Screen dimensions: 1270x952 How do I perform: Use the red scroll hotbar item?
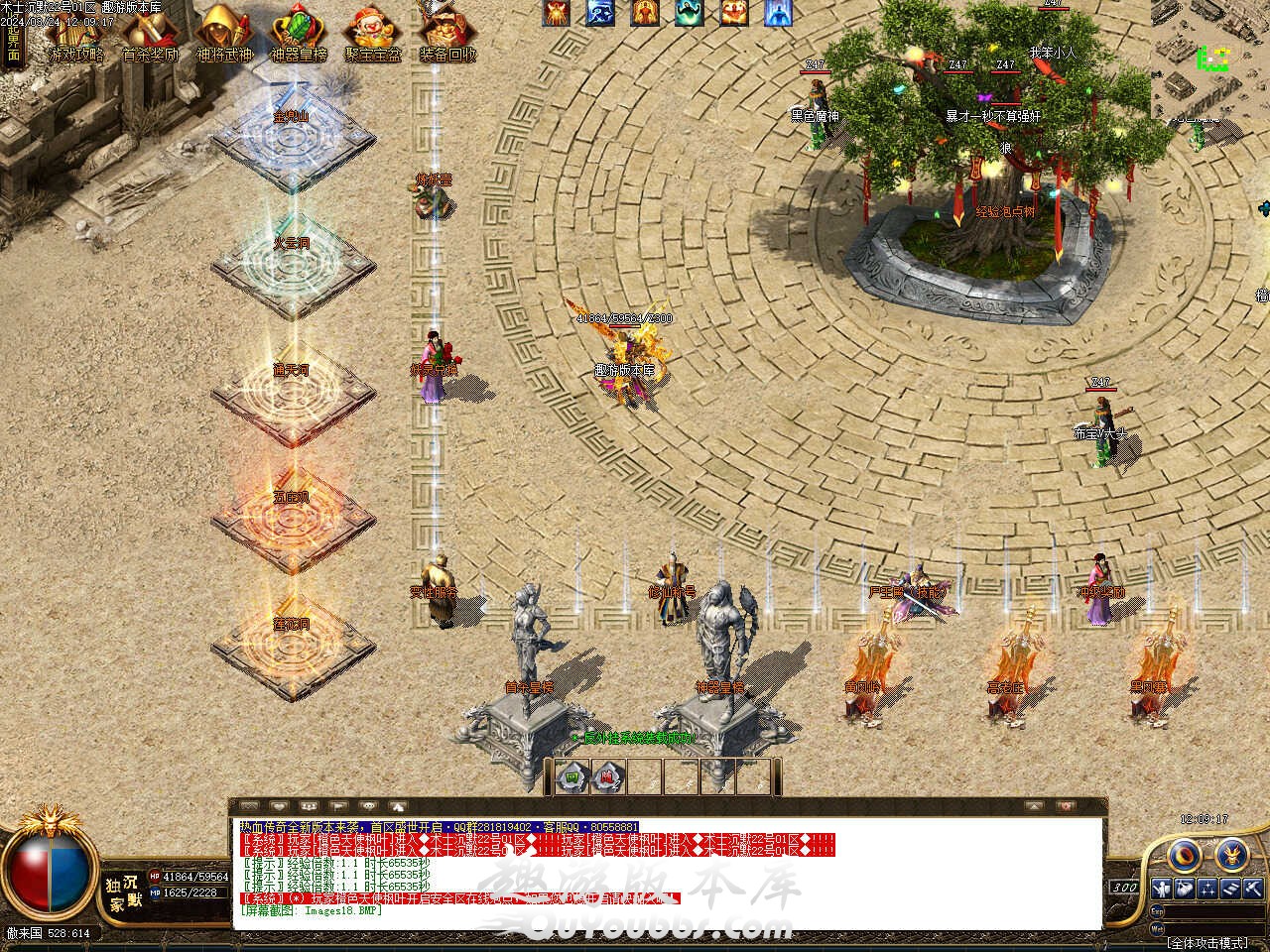[608, 776]
